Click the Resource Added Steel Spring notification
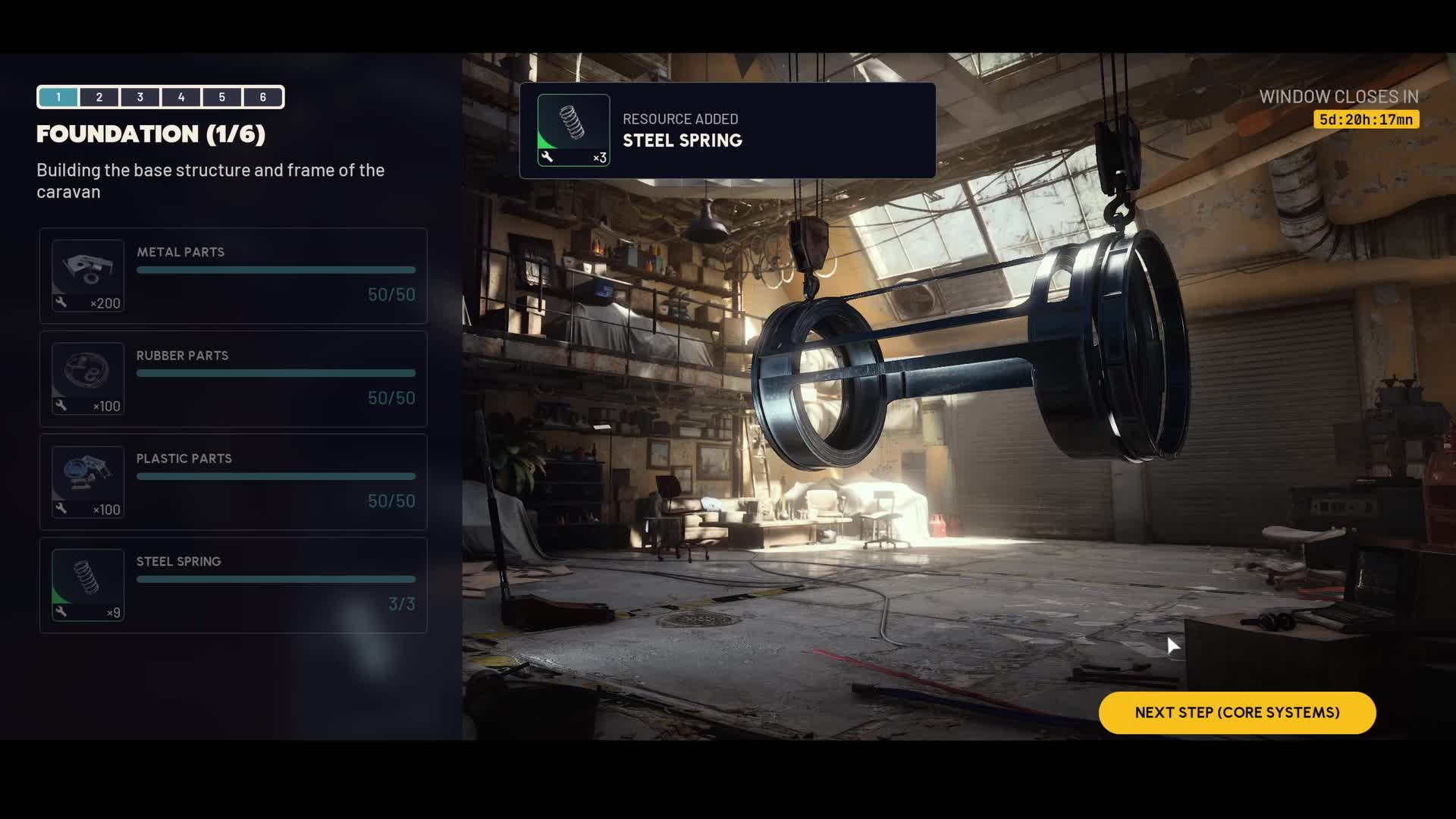Screen dimensions: 1456x819 click(727, 130)
